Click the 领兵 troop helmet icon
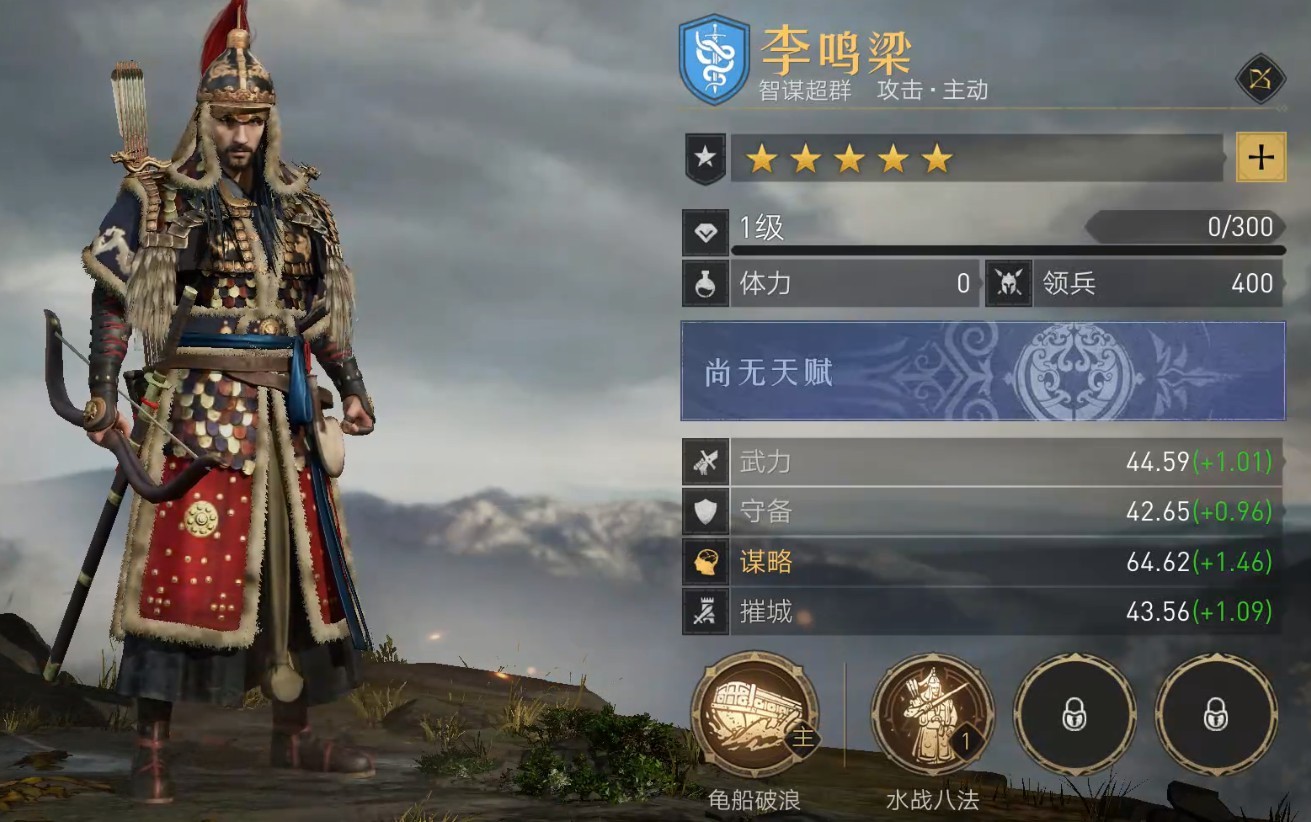Viewport: 1311px width, 822px height. coord(1008,284)
